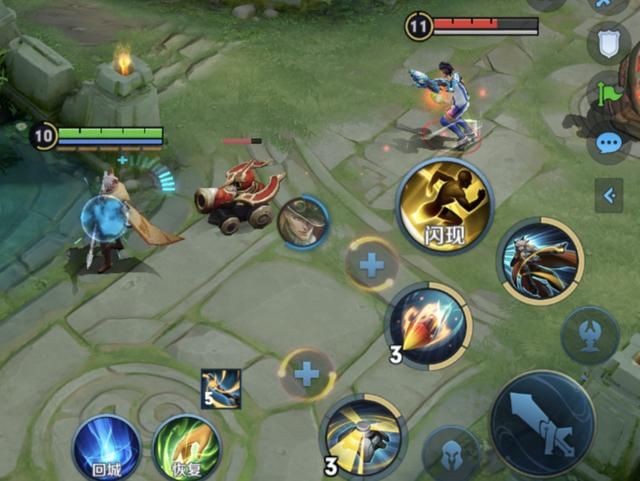The height and width of the screenshot is (481, 640).
Task: Upgrade skill using the lower plus button
Action: (306, 375)
